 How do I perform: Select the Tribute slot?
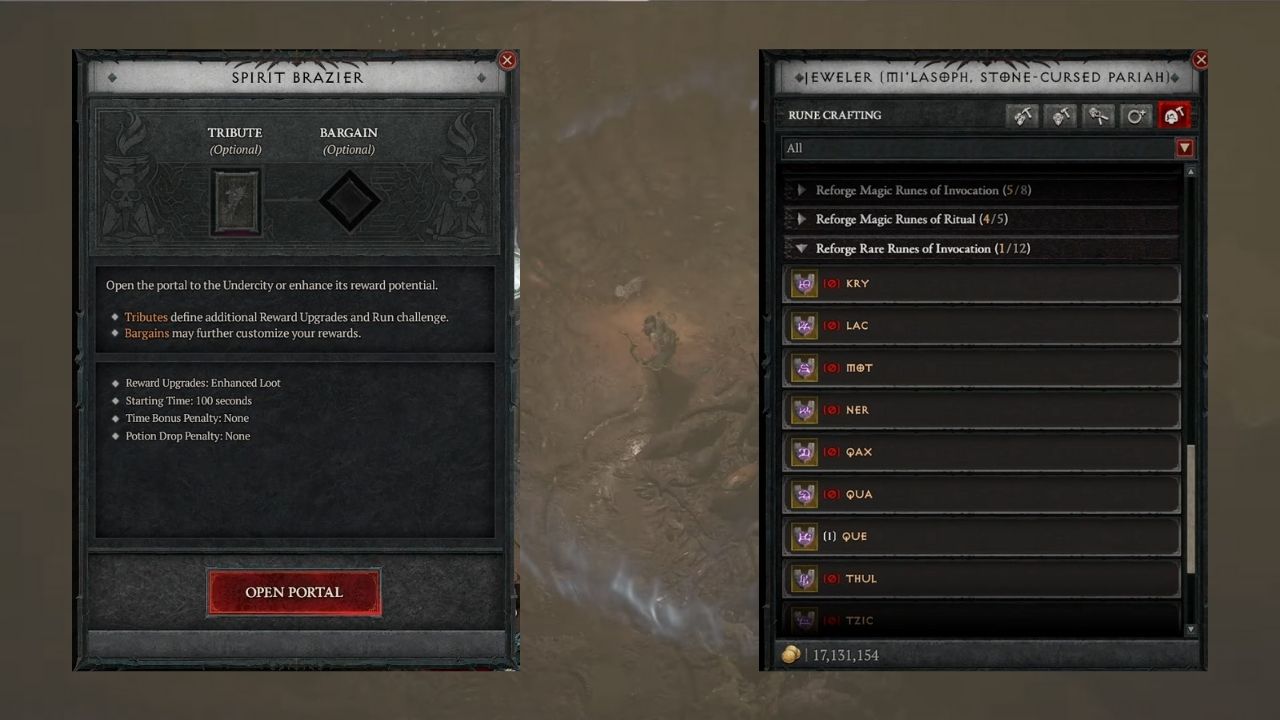click(x=235, y=200)
